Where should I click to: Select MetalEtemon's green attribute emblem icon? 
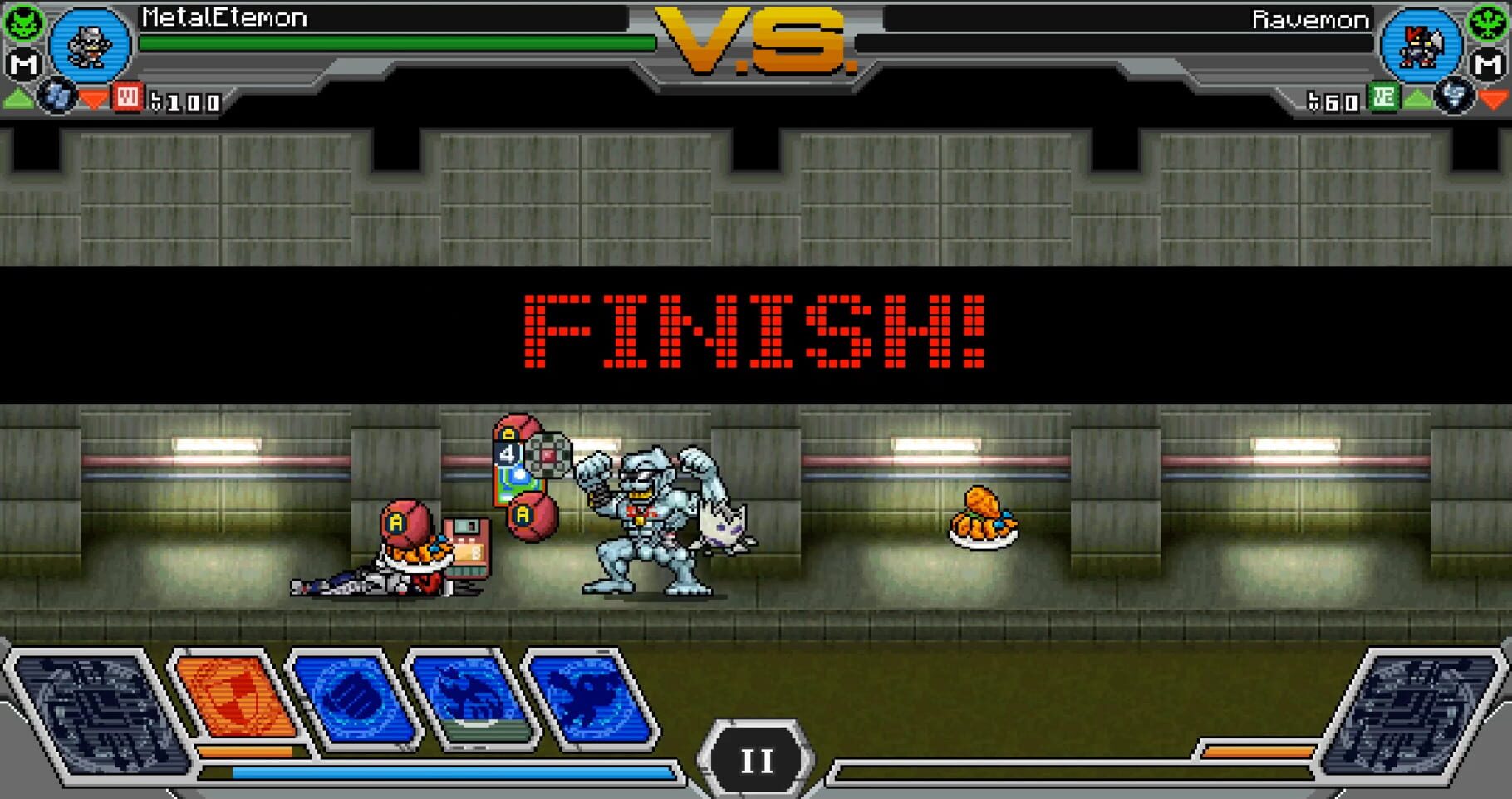[23, 23]
